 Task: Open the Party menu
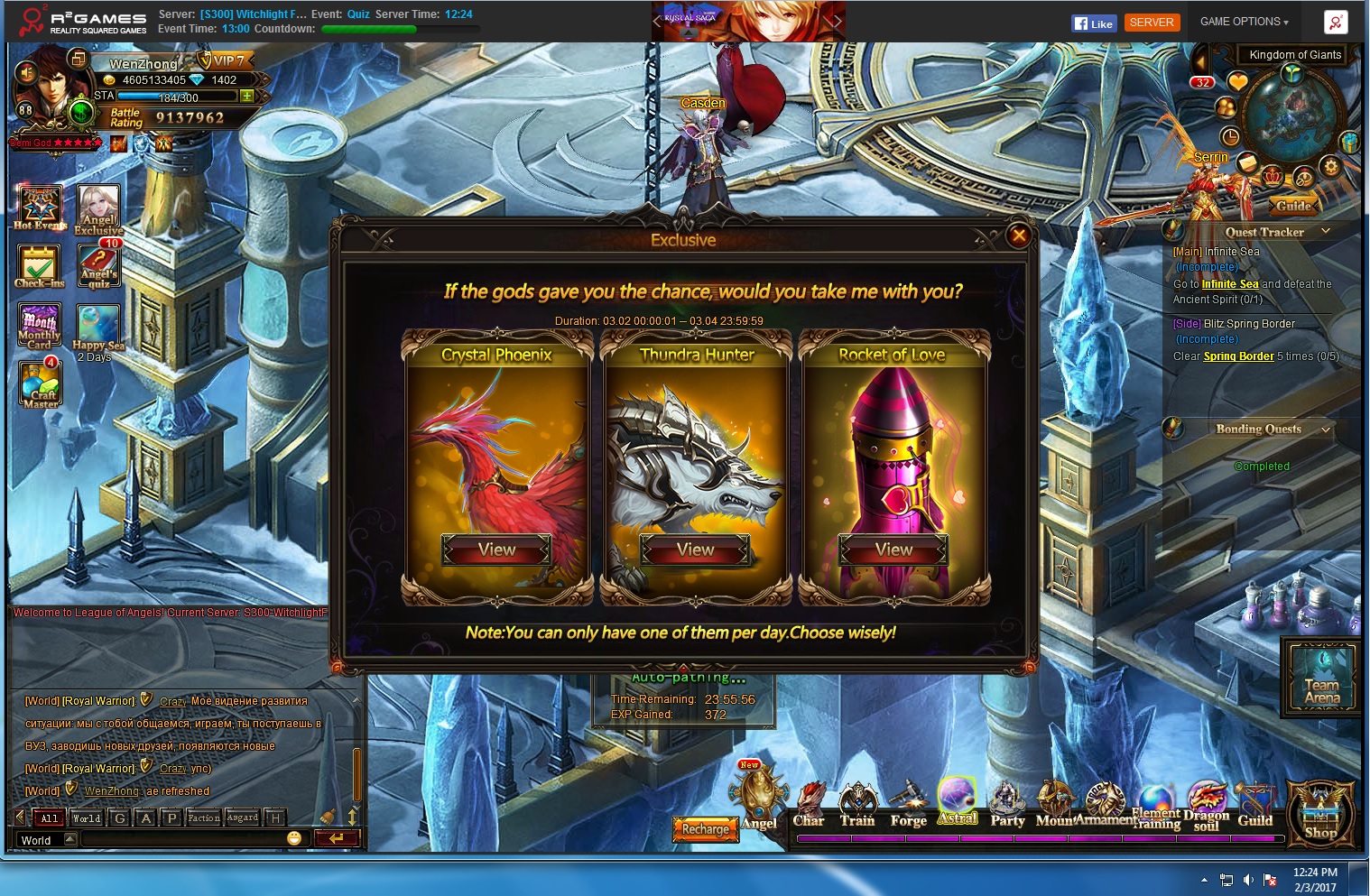(1007, 806)
